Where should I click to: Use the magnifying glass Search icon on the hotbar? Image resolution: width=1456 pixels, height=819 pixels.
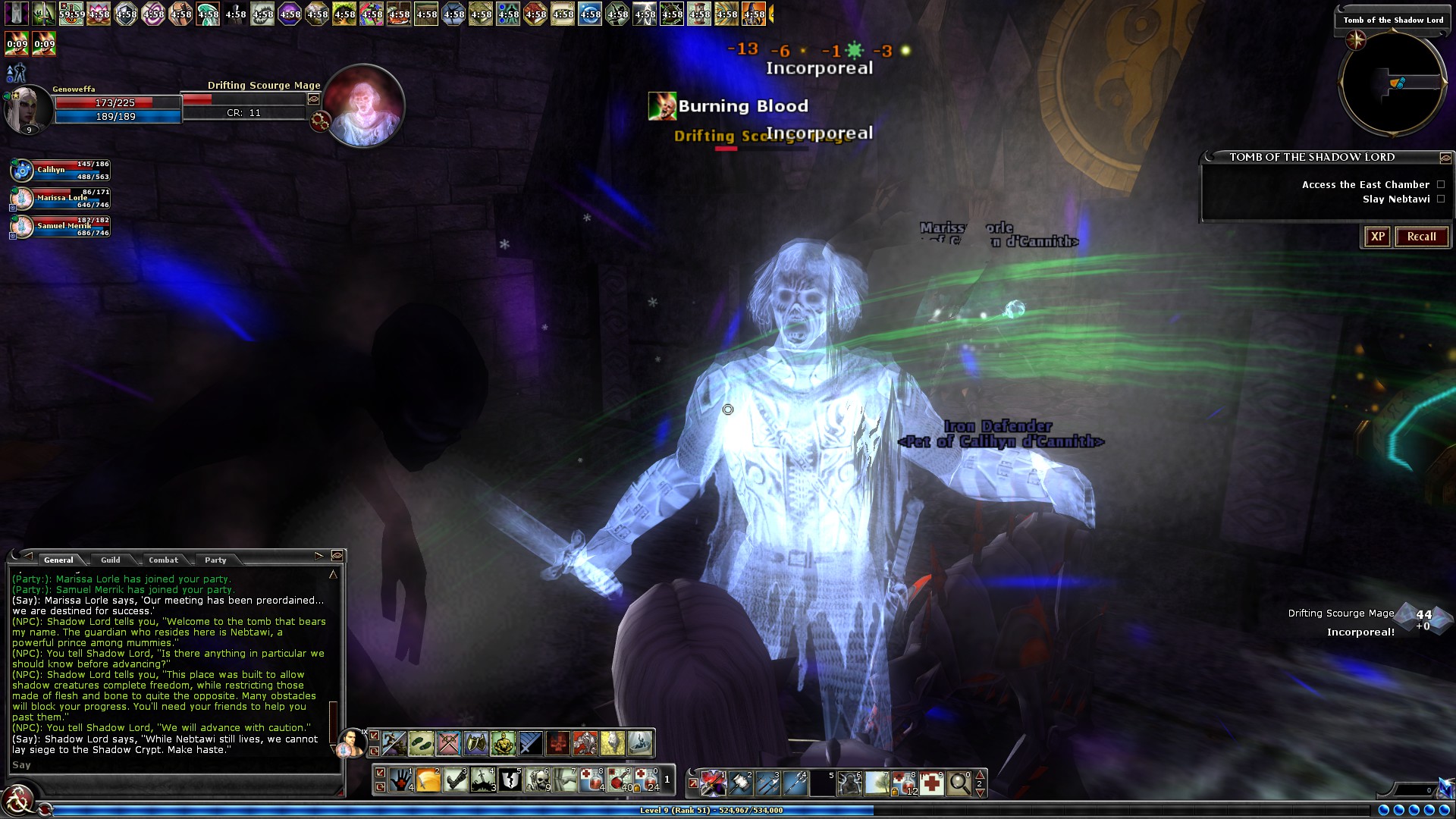[959, 783]
